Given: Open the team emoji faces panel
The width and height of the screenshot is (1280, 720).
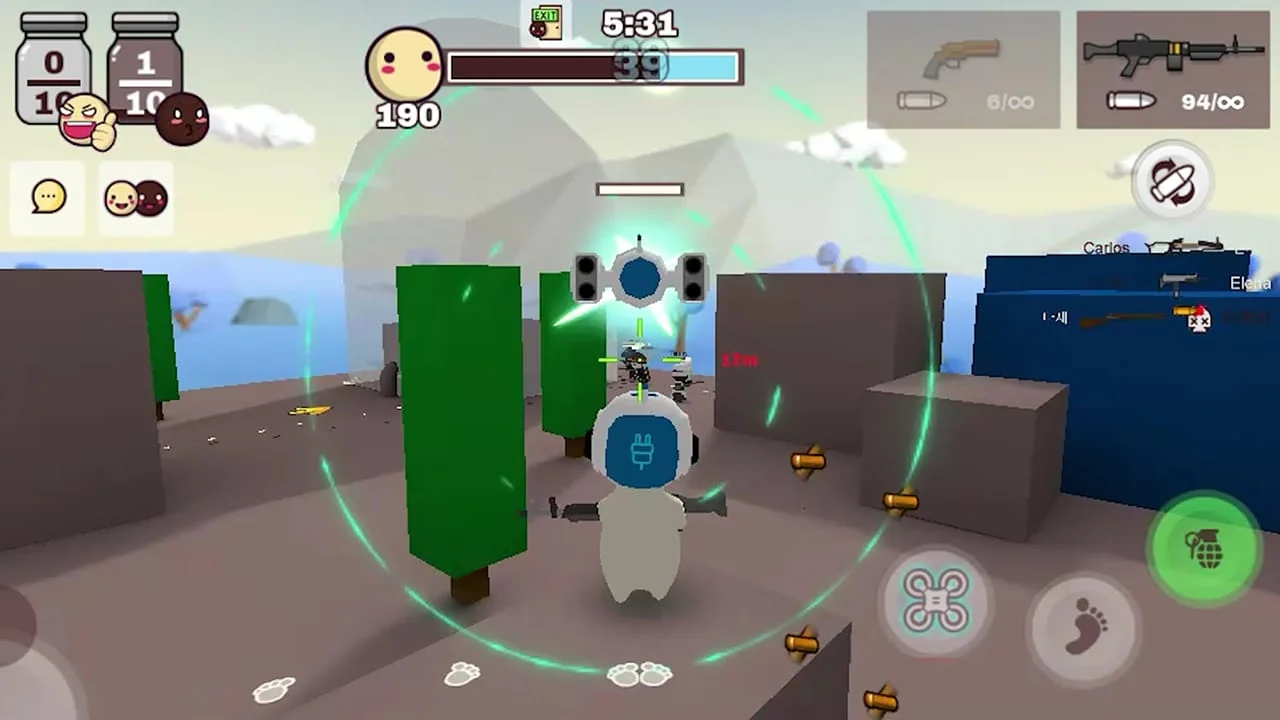Looking at the screenshot, I should pyautogui.click(x=133, y=196).
